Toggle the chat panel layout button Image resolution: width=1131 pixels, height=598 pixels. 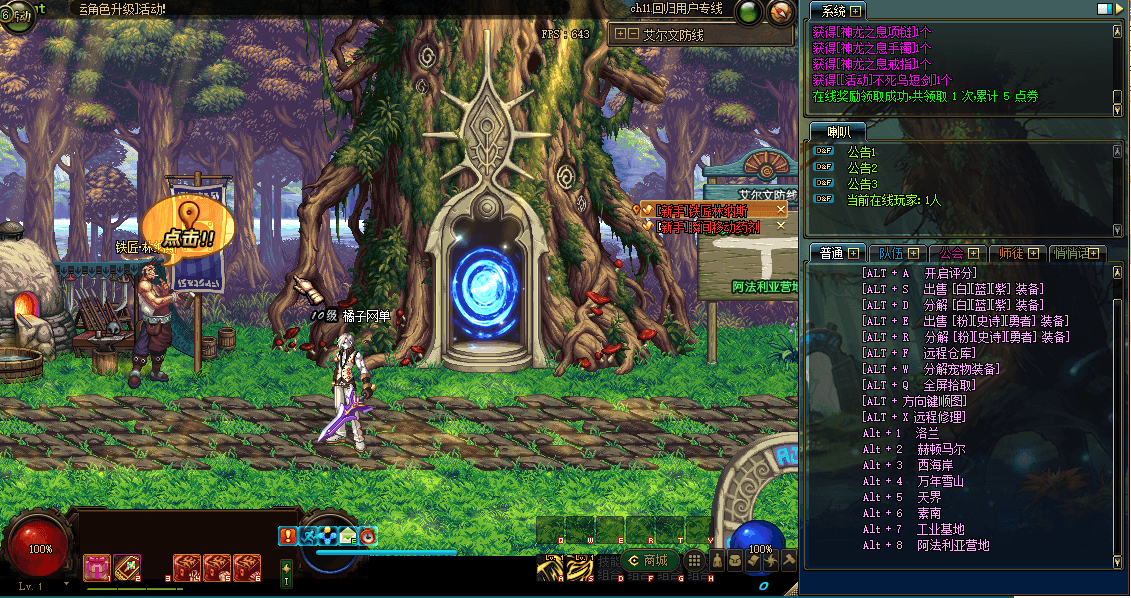(x=1104, y=9)
